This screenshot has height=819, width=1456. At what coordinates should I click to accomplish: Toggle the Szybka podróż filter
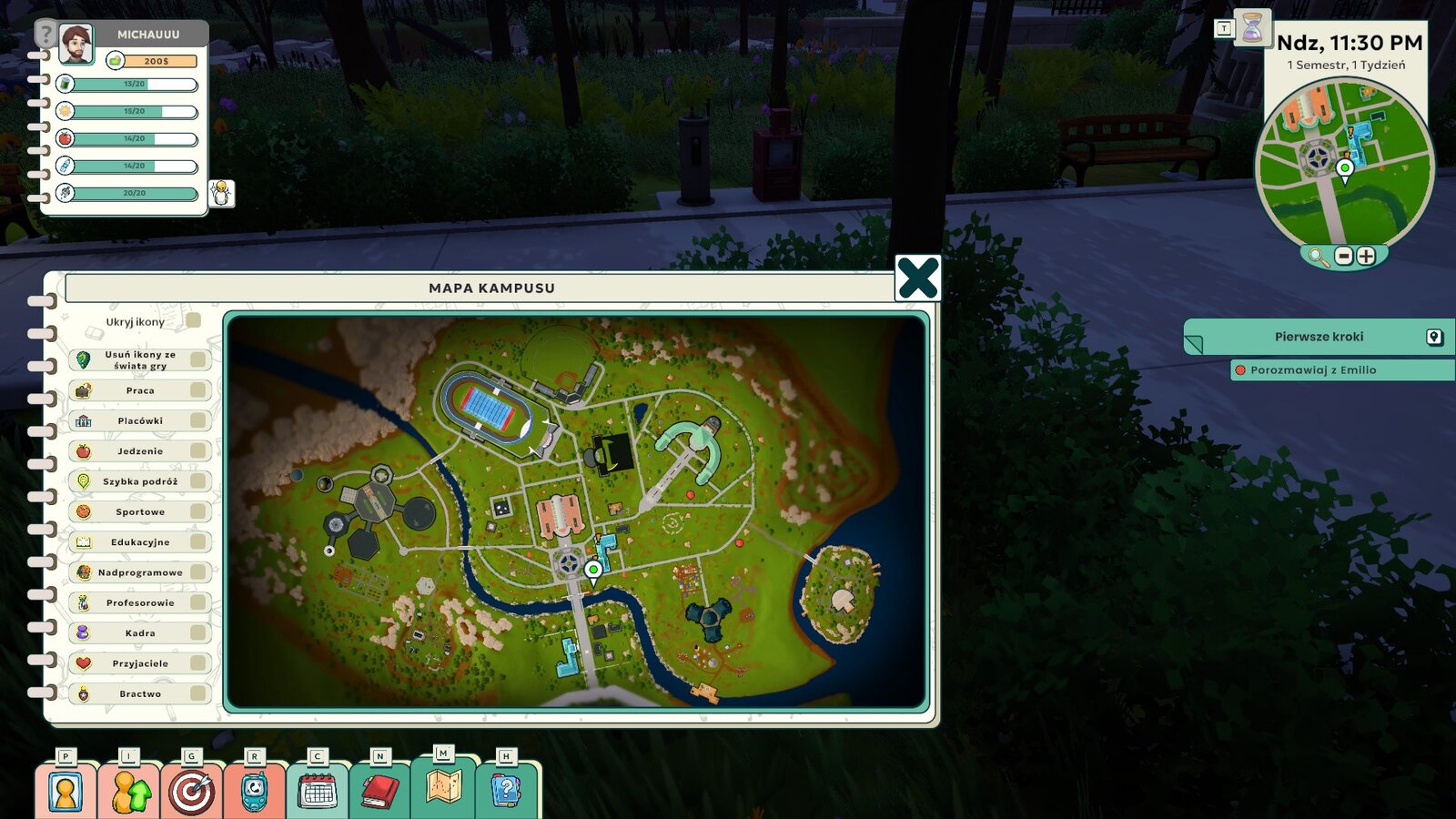tap(197, 481)
